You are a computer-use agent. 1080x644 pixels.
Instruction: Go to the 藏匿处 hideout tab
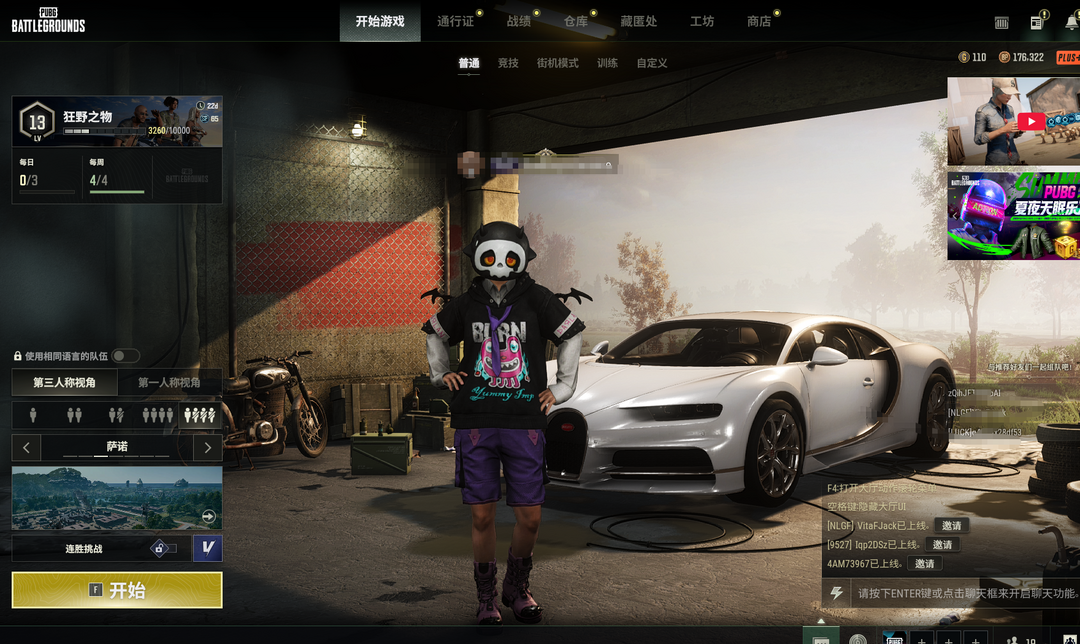[638, 21]
